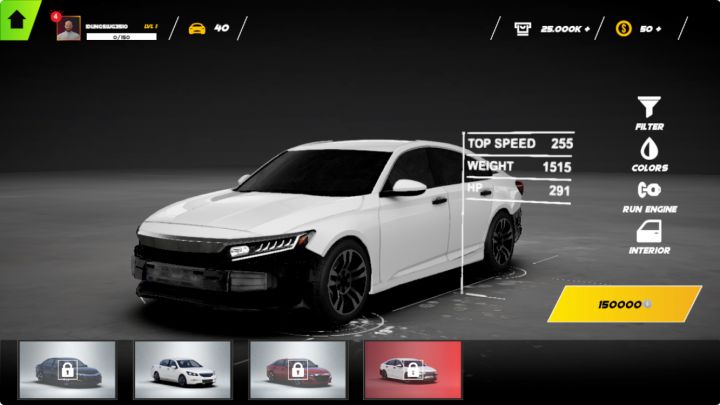Tap the Run Engine button
The width and height of the screenshot is (720, 405).
pos(649,194)
